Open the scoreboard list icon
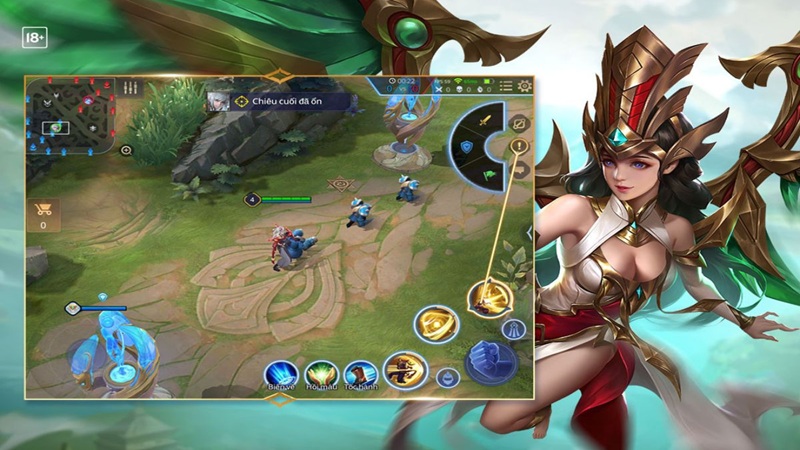The width and height of the screenshot is (800, 450). coord(506,87)
